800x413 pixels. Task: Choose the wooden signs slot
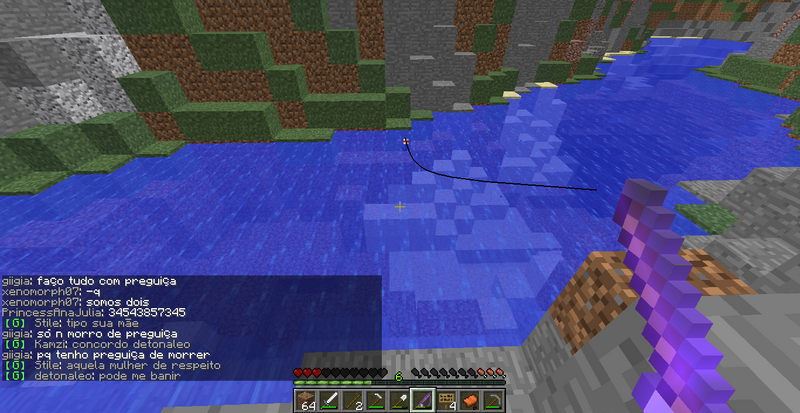446,400
